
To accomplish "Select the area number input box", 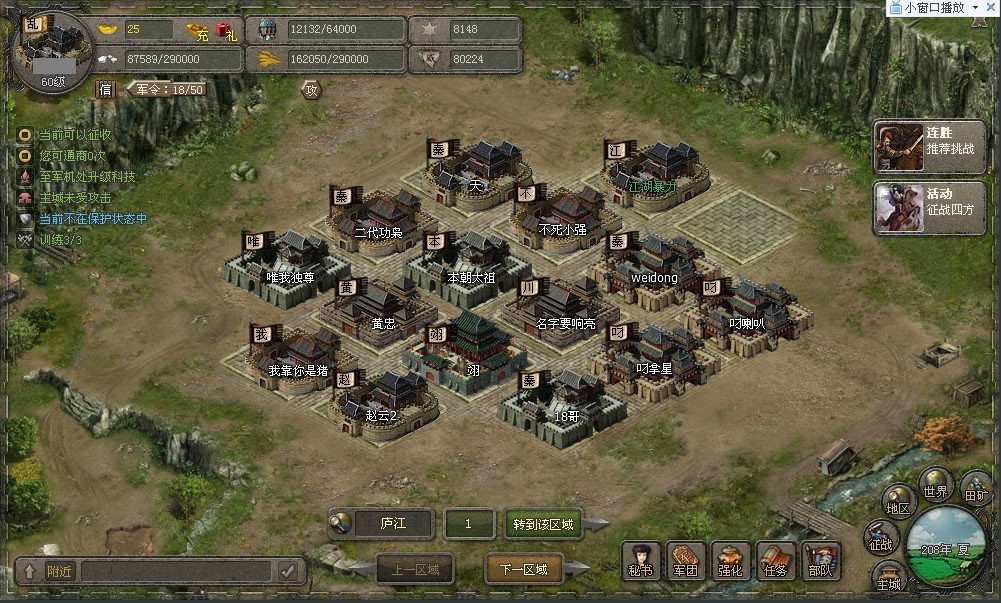I will tap(470, 523).
